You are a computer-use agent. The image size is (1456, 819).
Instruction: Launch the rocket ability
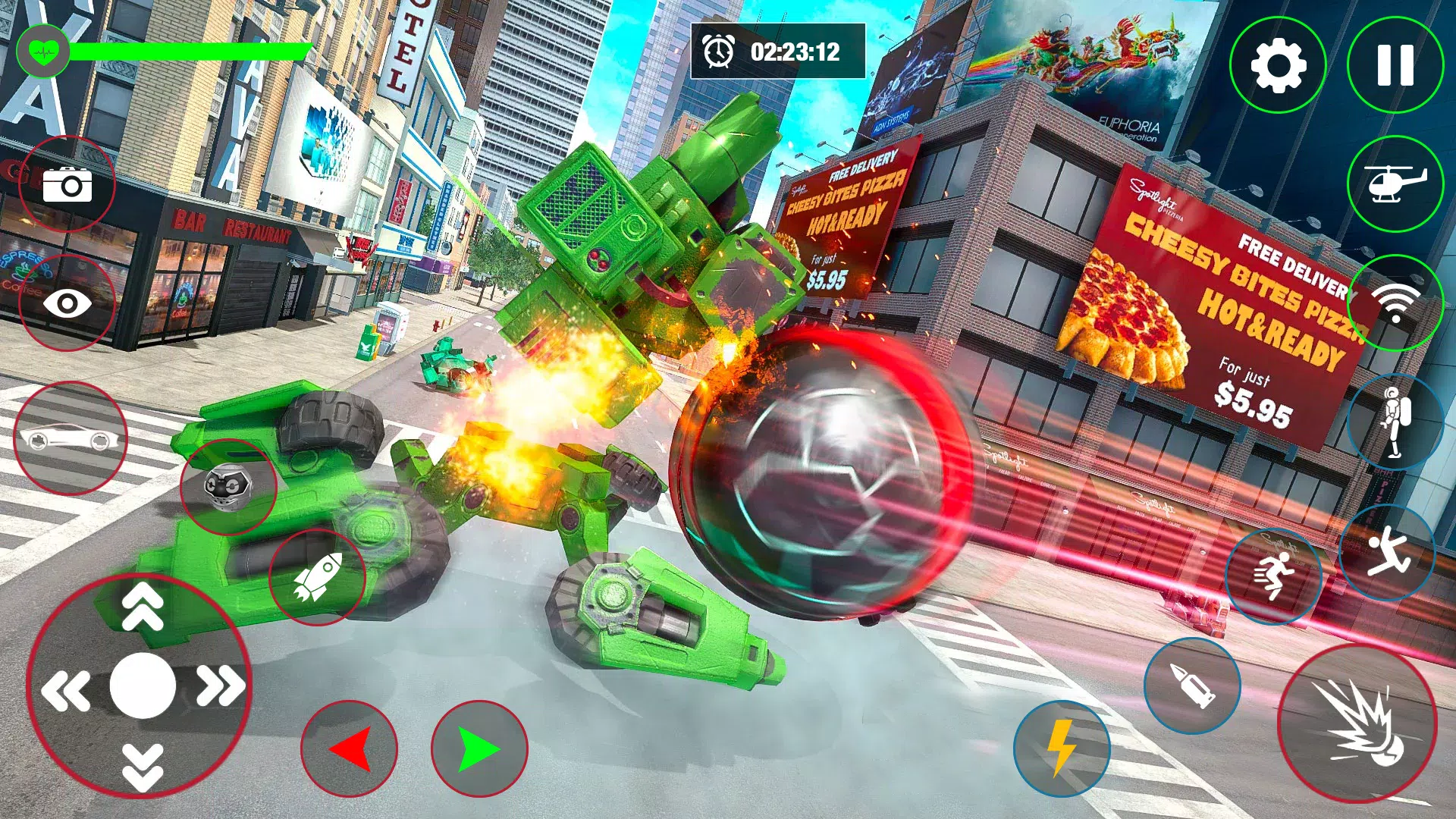tap(317, 577)
